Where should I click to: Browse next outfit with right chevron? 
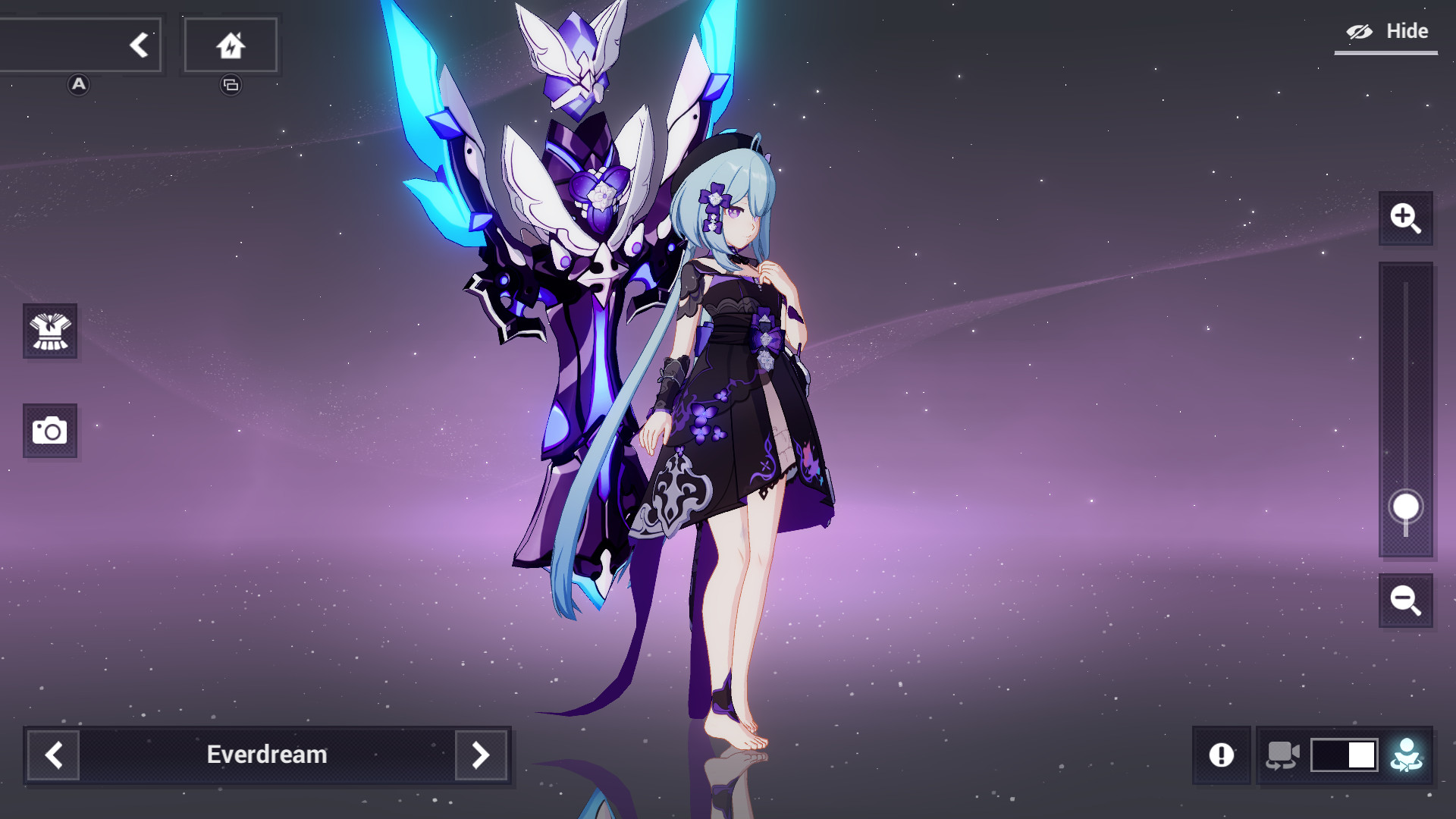(480, 755)
